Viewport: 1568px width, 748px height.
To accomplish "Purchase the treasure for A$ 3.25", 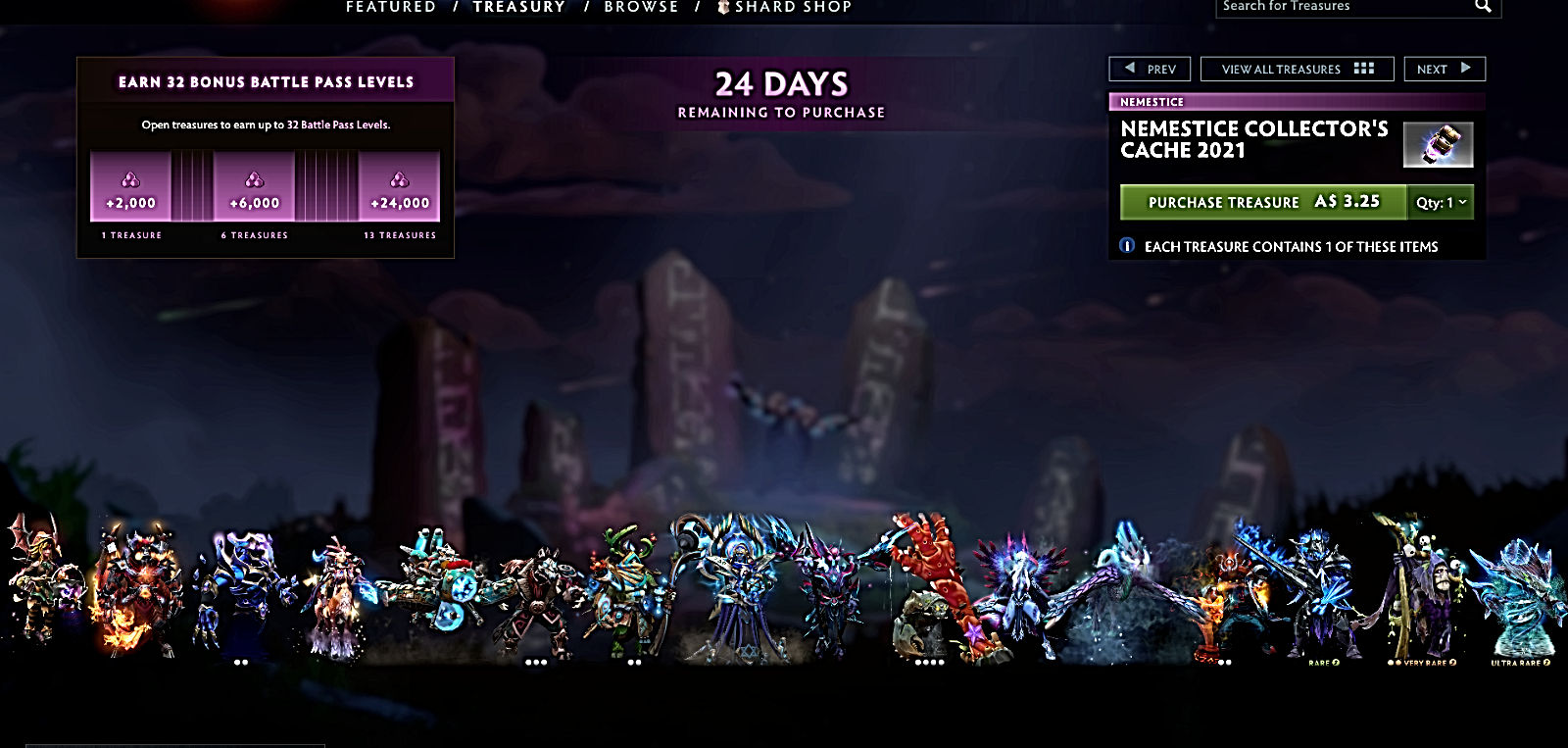I will (1263, 202).
